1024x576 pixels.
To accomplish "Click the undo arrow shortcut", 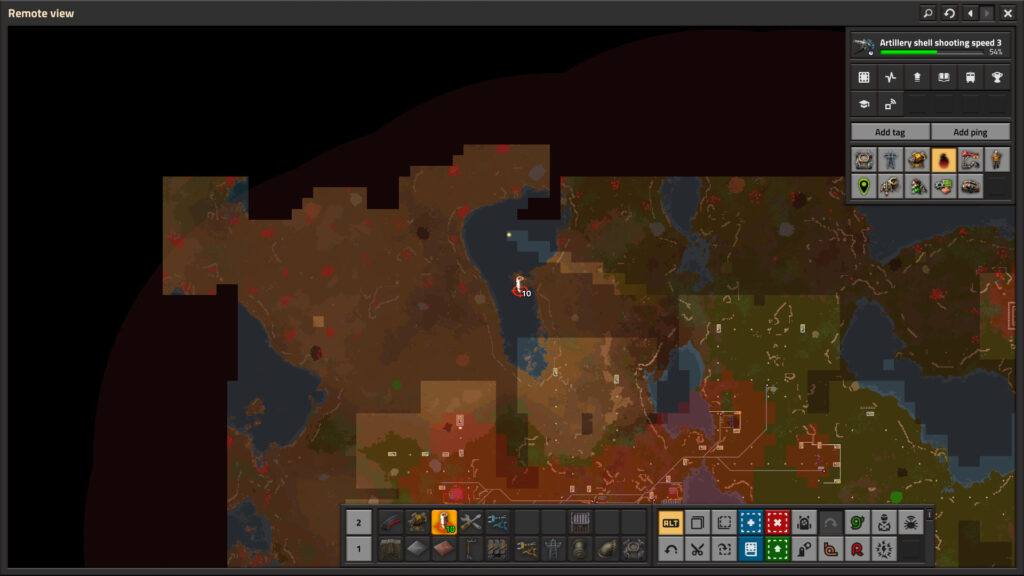I will pyautogui.click(x=671, y=548).
